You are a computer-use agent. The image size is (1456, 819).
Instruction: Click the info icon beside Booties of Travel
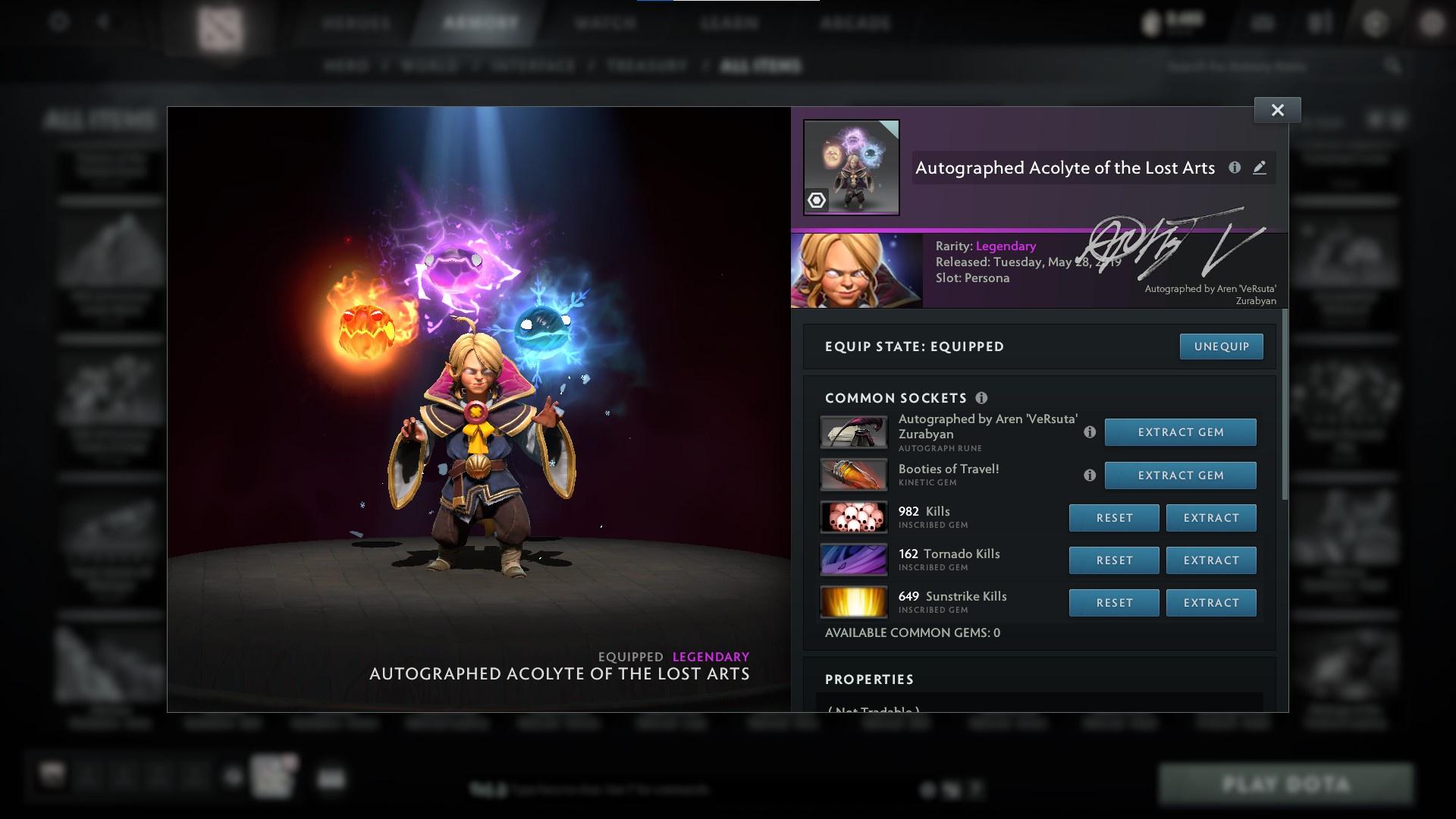point(1090,475)
